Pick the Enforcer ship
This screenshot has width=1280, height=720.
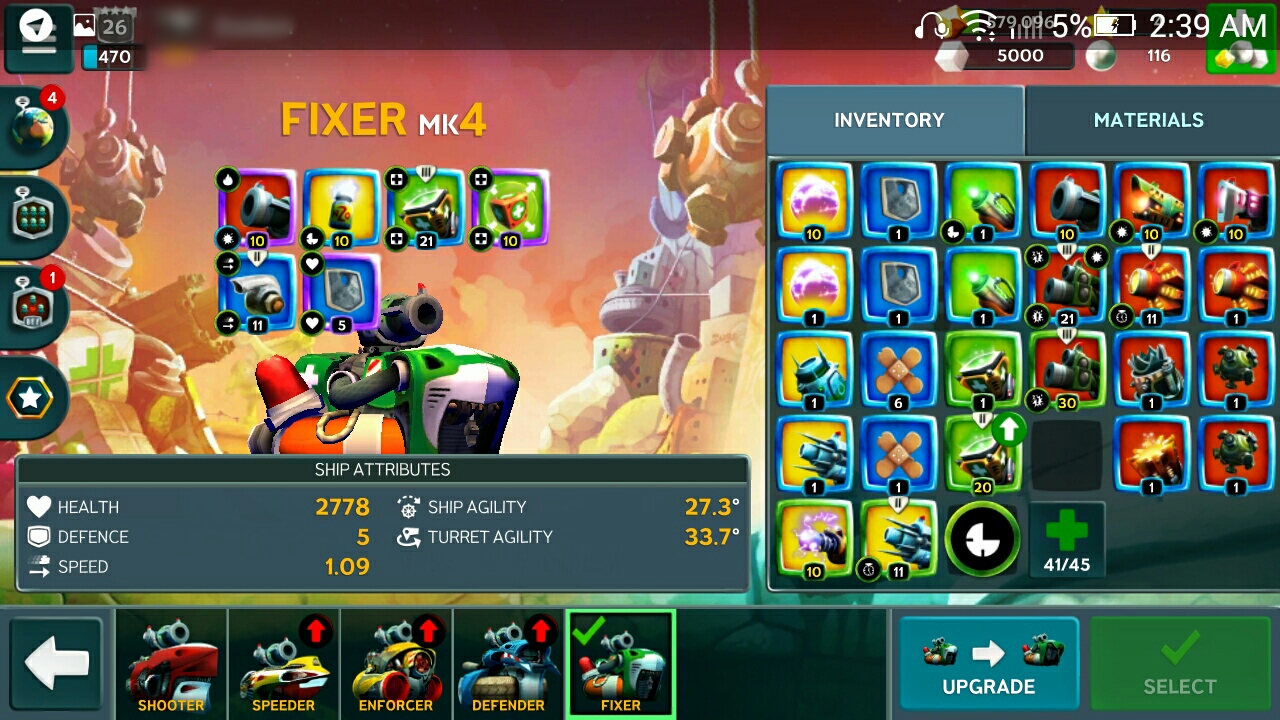[396, 664]
